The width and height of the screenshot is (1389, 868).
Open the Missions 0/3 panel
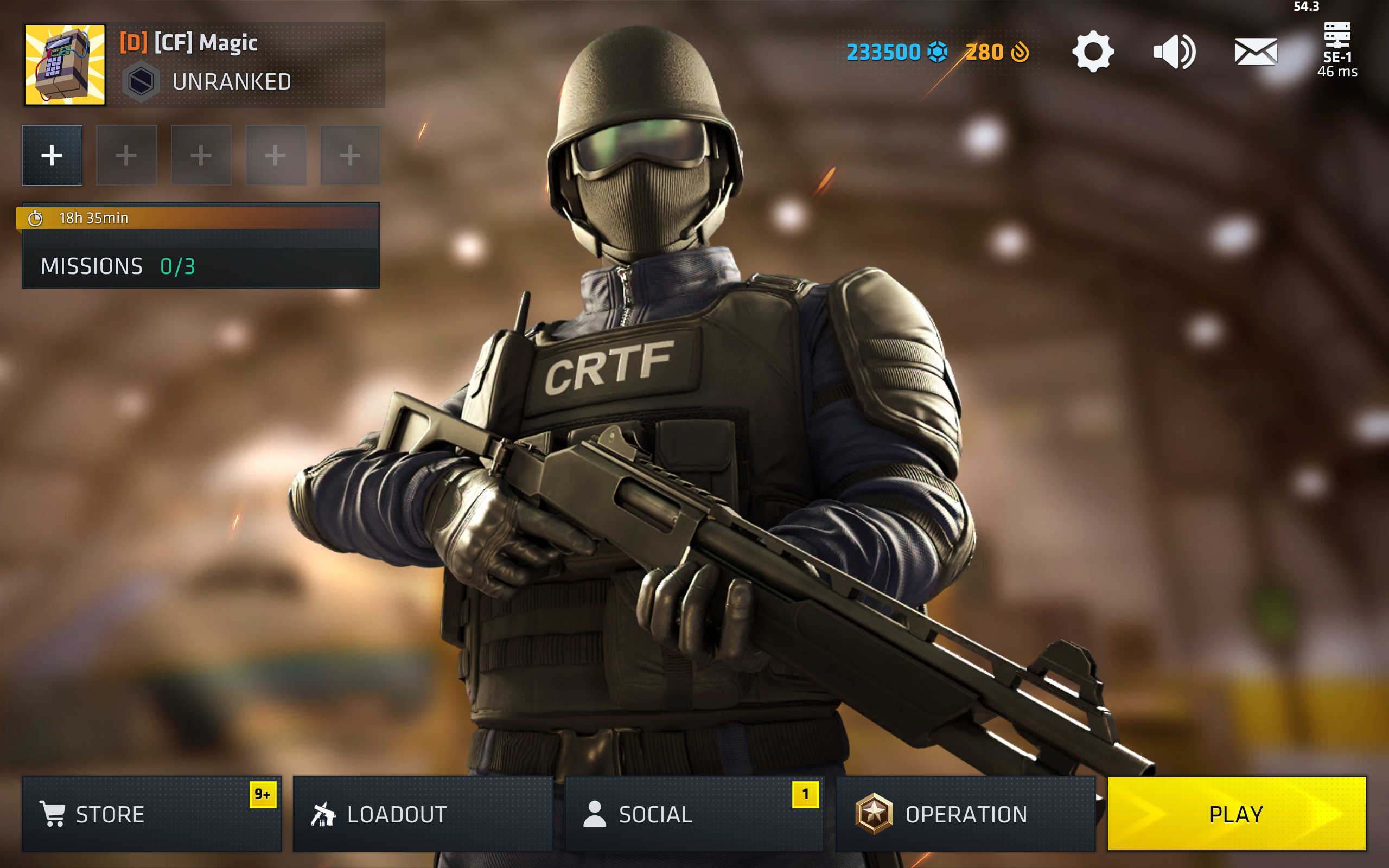coord(200,266)
